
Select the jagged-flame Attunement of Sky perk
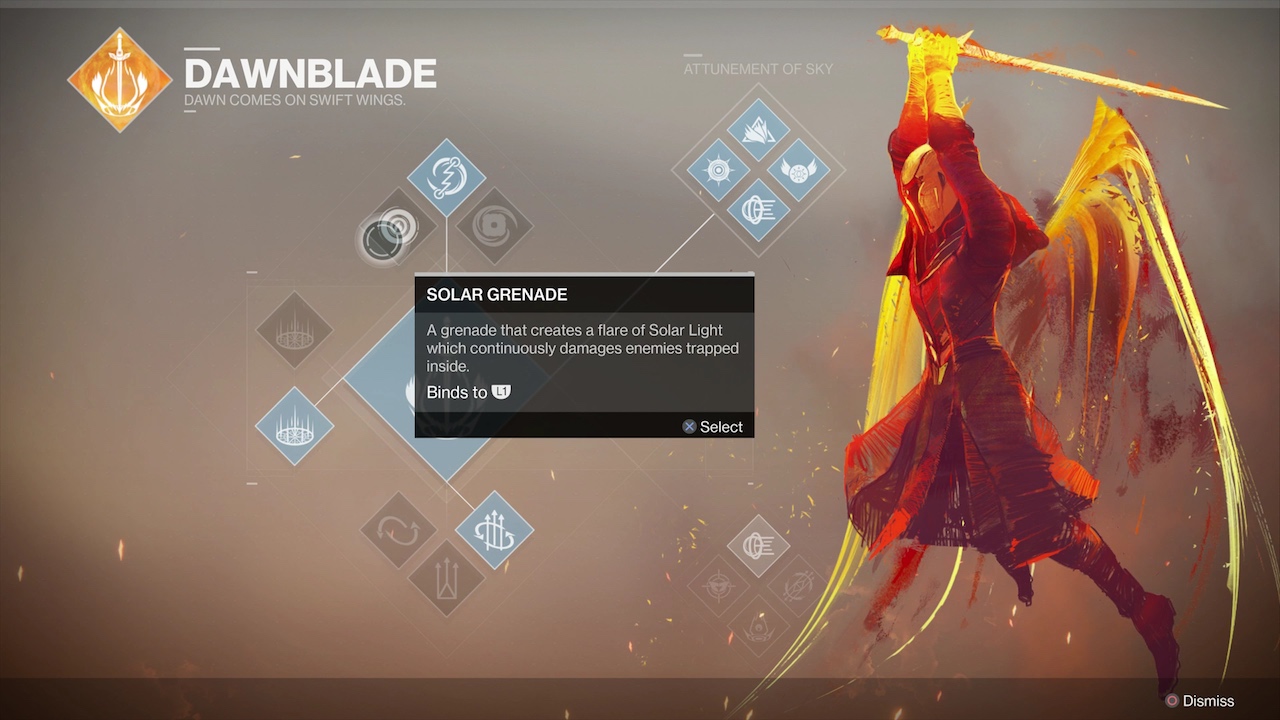(758, 128)
